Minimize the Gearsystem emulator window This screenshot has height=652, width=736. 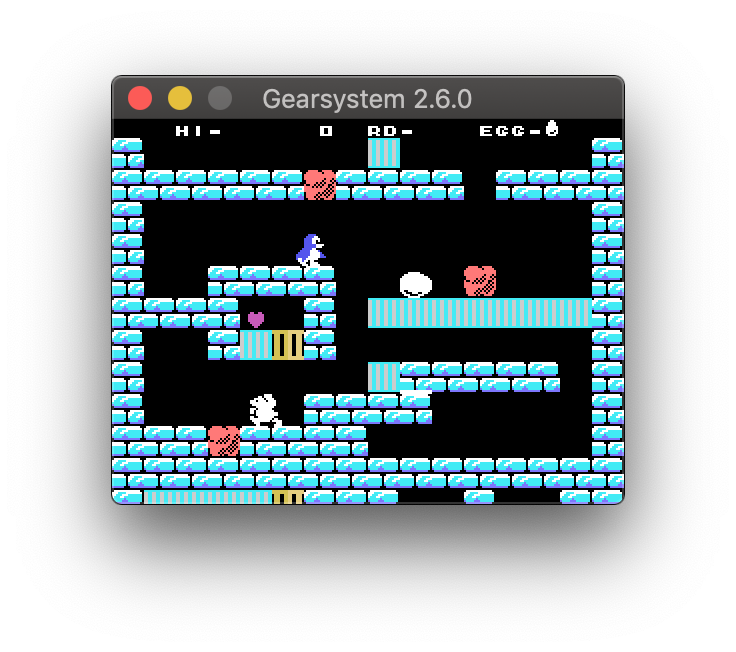click(x=180, y=98)
